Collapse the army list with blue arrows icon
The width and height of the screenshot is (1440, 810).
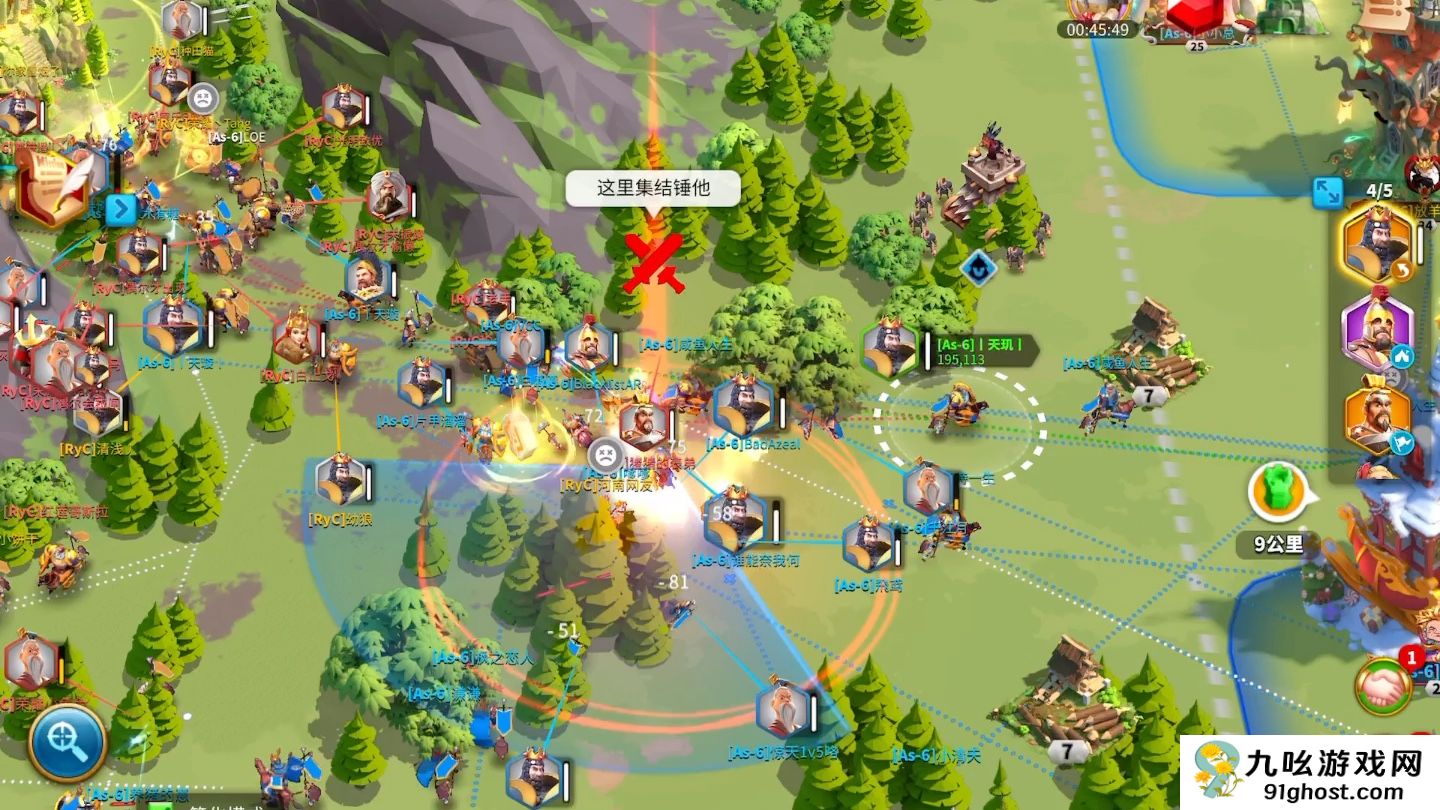pyautogui.click(x=1327, y=192)
